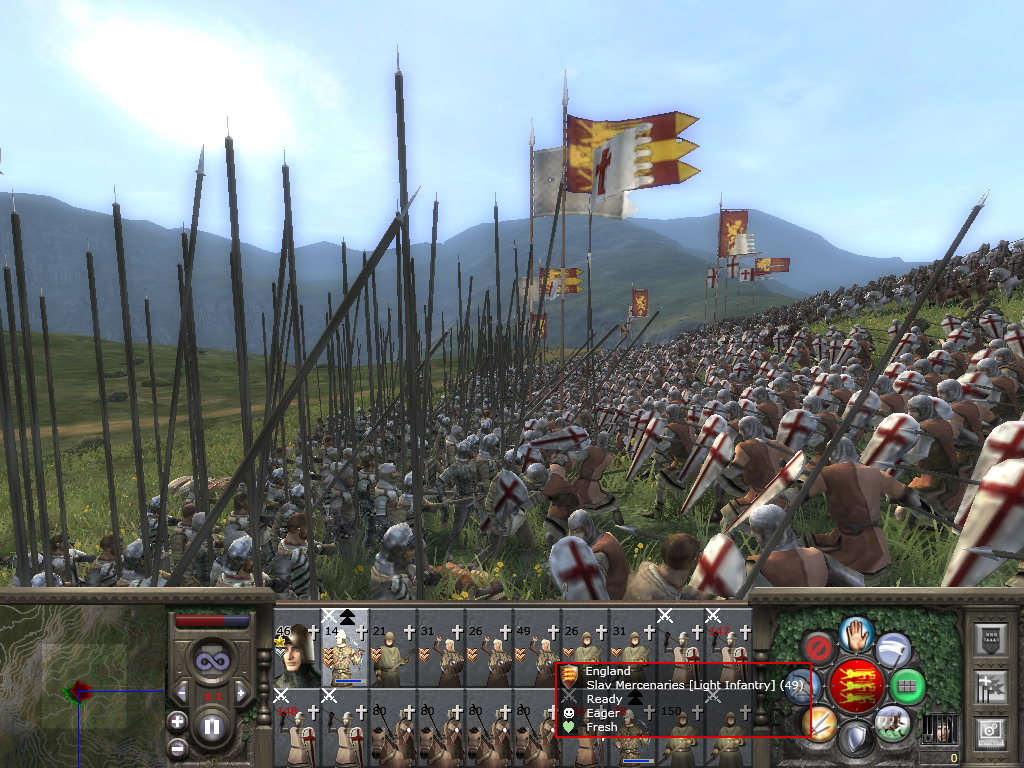The height and width of the screenshot is (768, 1024).
Task: Click the infinity symbol speed button
Action: [211, 661]
